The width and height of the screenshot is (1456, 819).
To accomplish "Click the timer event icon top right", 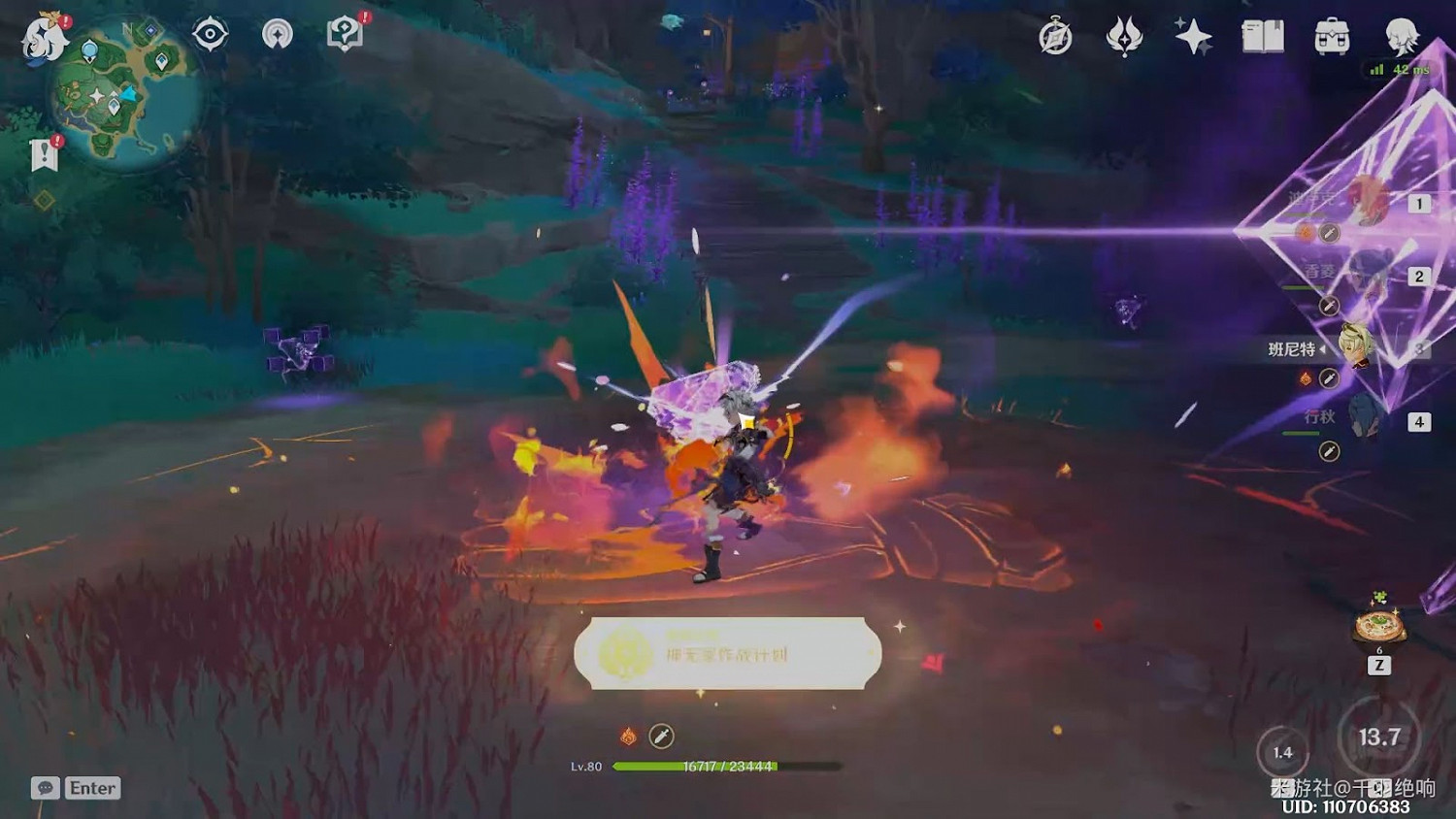I will (1055, 37).
